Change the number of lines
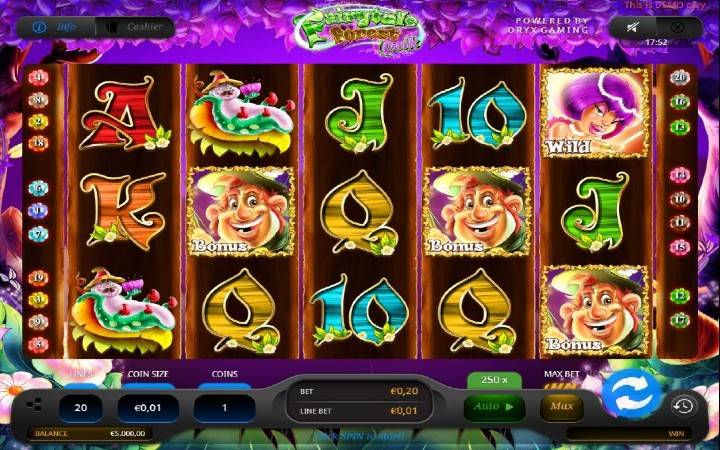Viewport: 720px width, 450px height. [83, 408]
